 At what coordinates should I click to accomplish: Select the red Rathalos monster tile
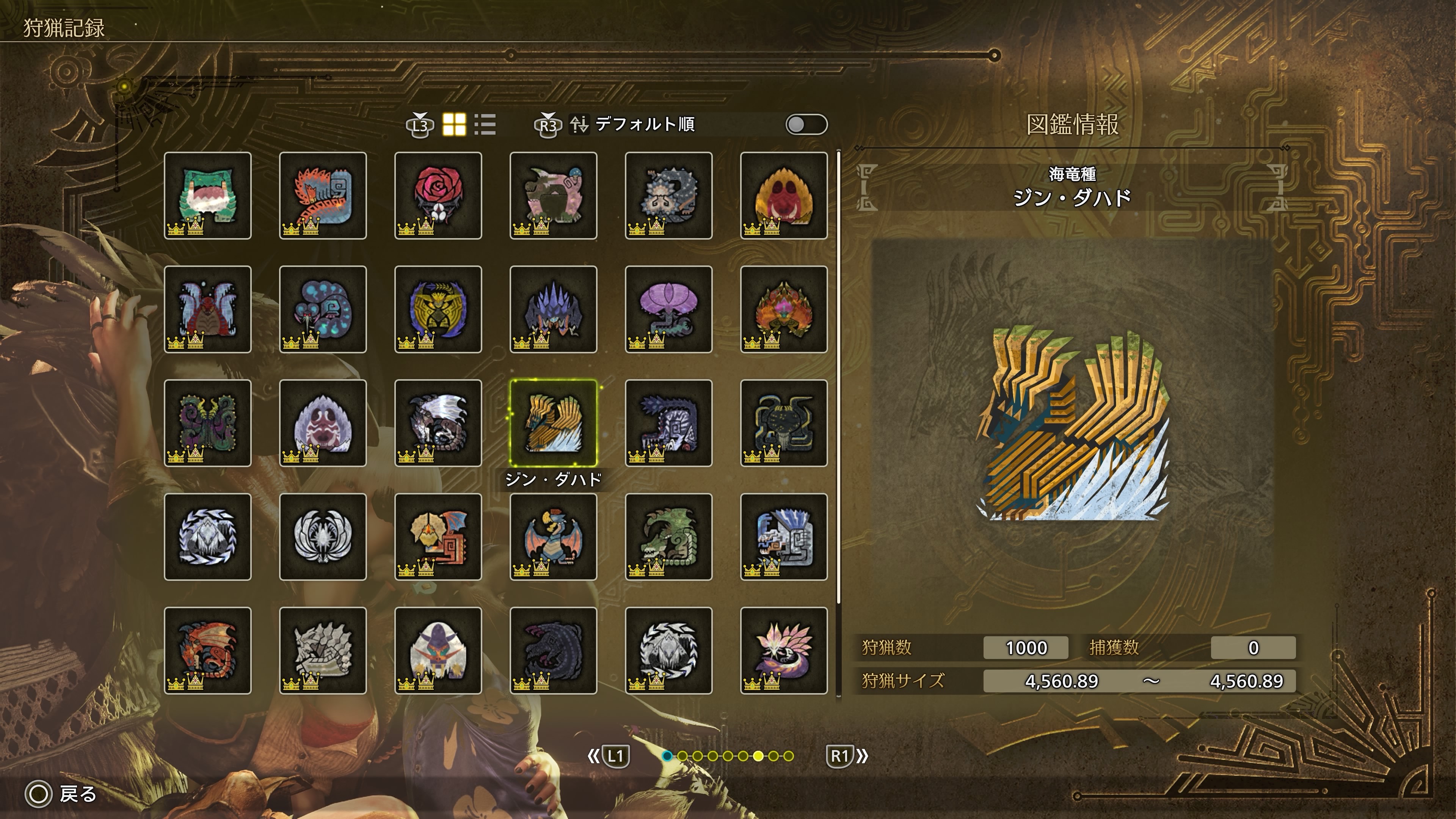(x=207, y=650)
